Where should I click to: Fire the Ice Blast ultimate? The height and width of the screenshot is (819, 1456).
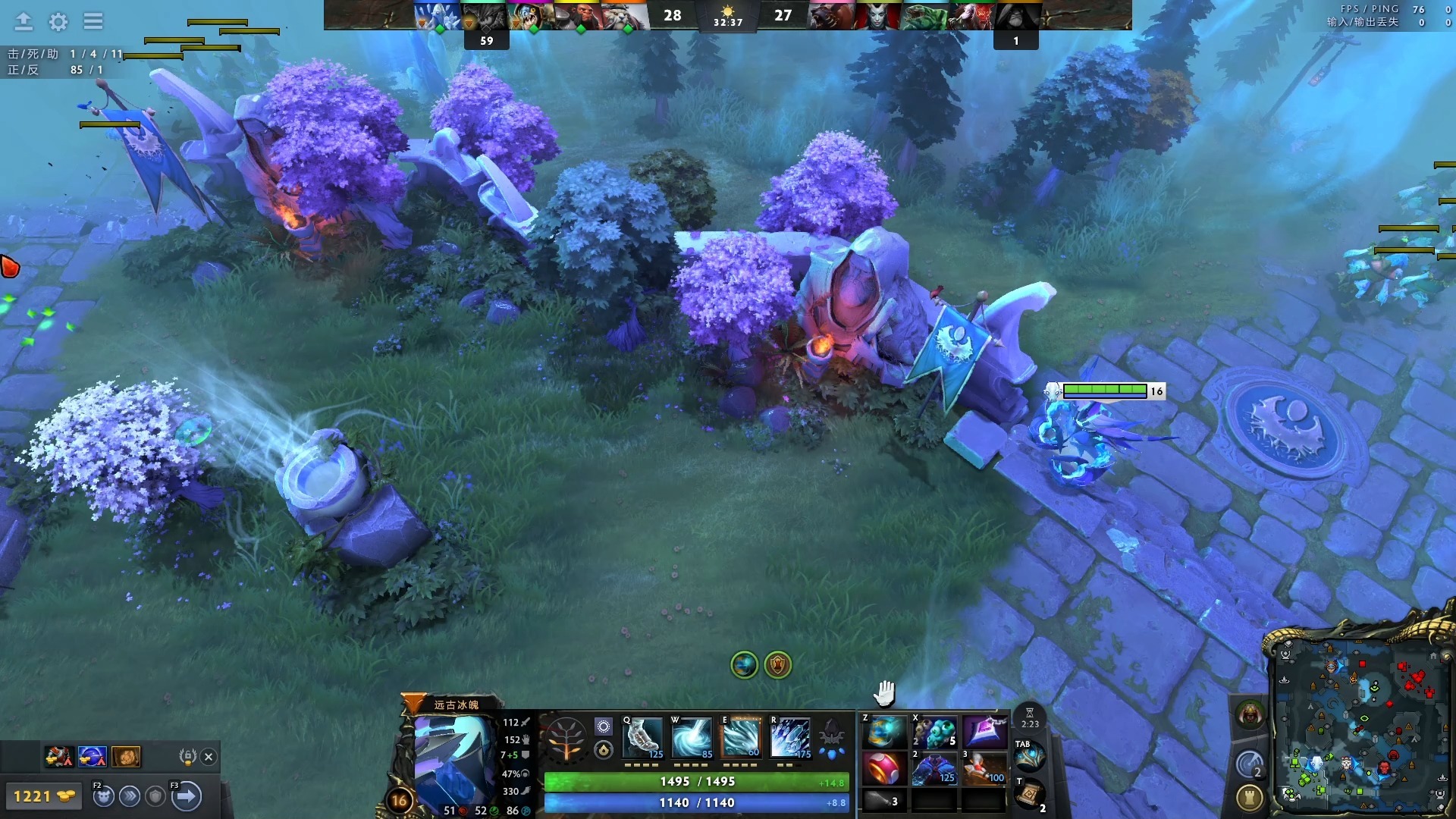tap(790, 737)
